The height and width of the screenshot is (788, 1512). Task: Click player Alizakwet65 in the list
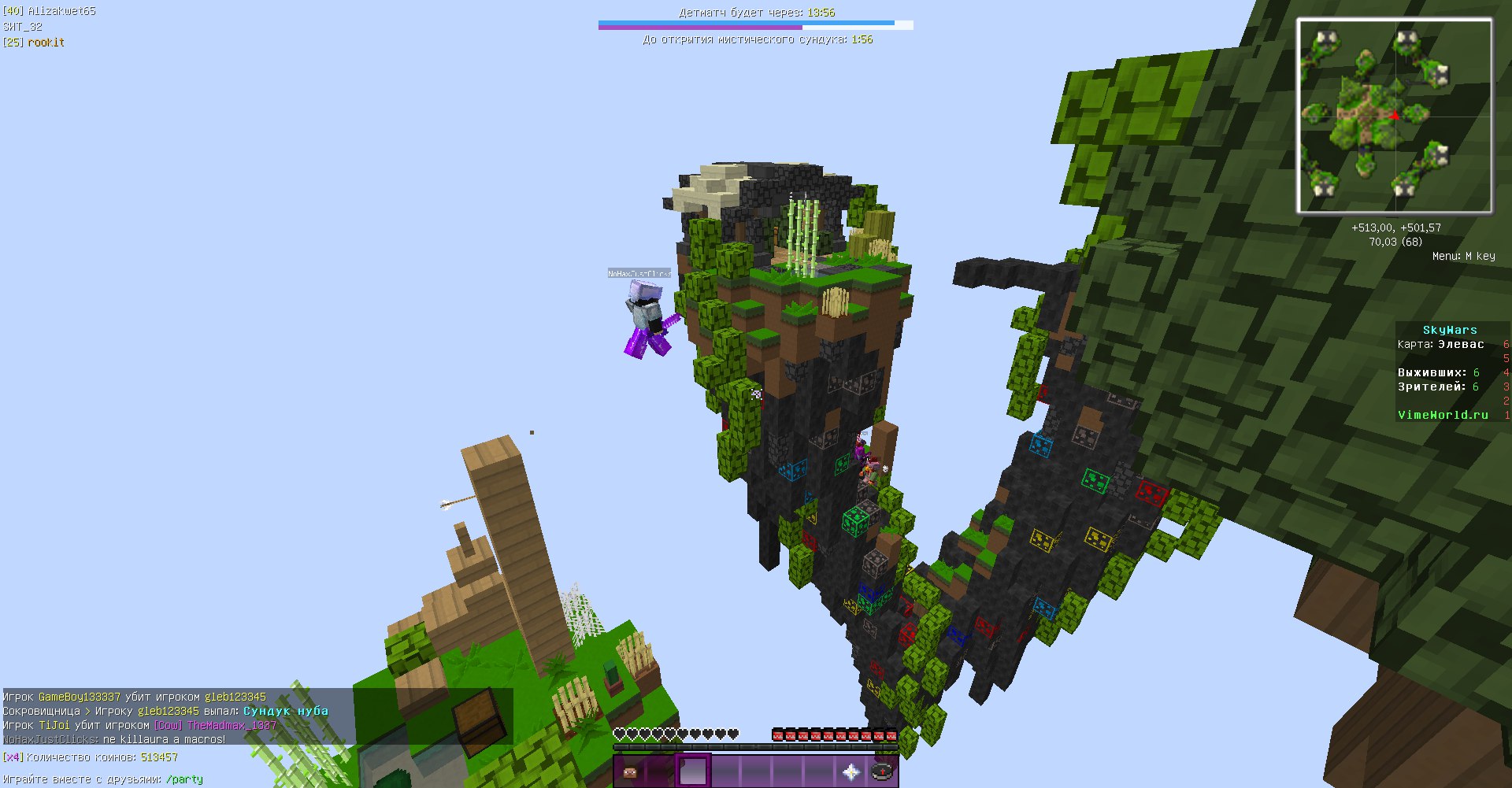click(61, 11)
